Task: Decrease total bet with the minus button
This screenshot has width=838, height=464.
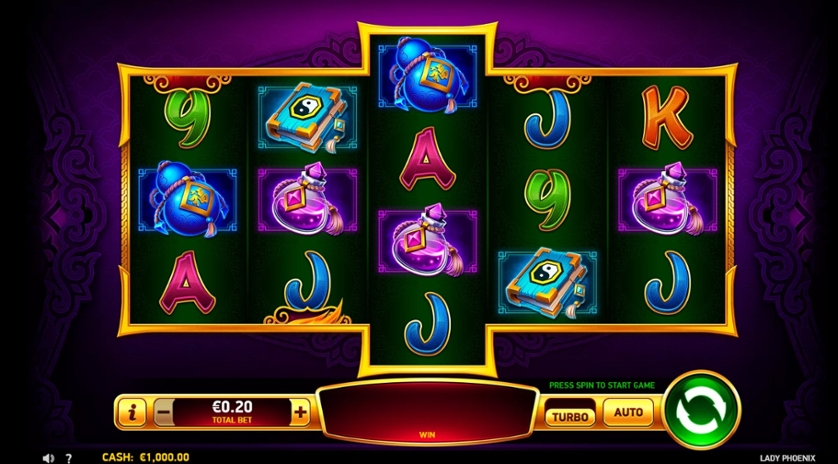Action: 163,410
